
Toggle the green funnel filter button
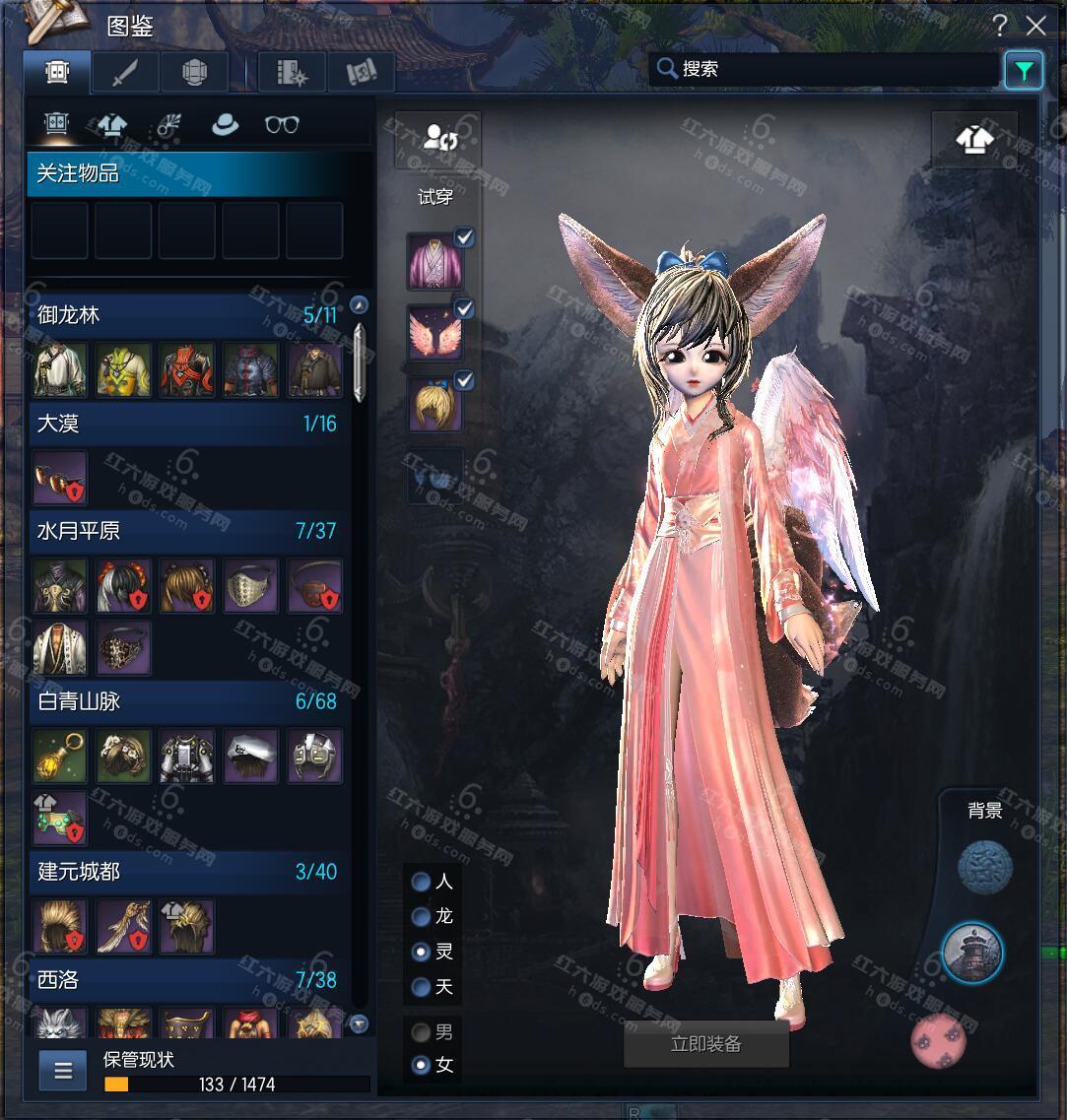click(1024, 70)
